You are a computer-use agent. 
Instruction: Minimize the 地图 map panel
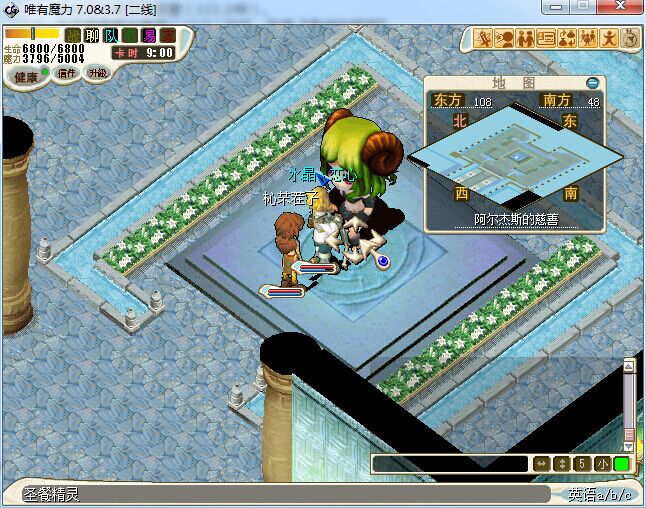(x=593, y=82)
